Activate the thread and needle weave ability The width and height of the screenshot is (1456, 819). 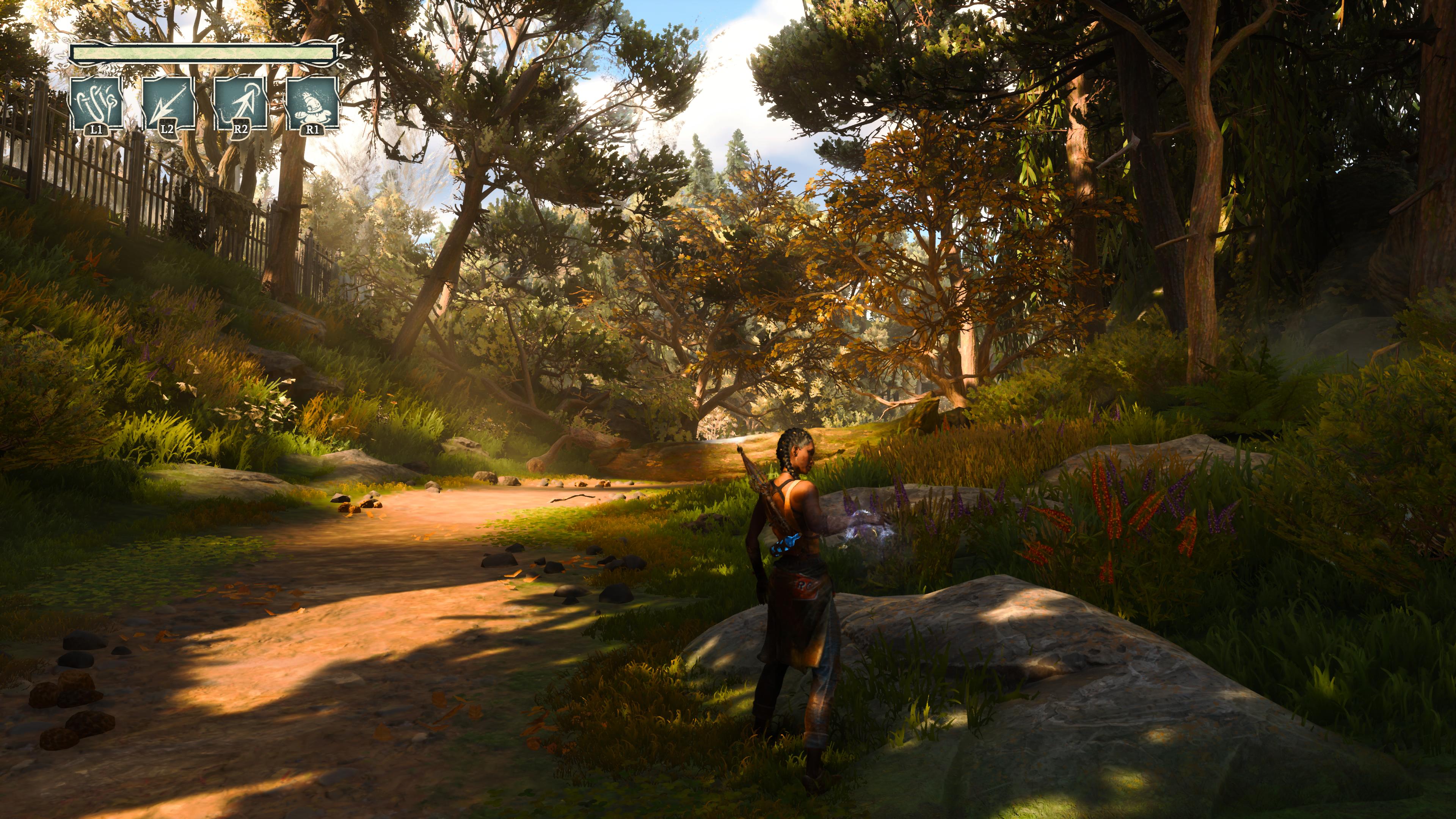96,104
